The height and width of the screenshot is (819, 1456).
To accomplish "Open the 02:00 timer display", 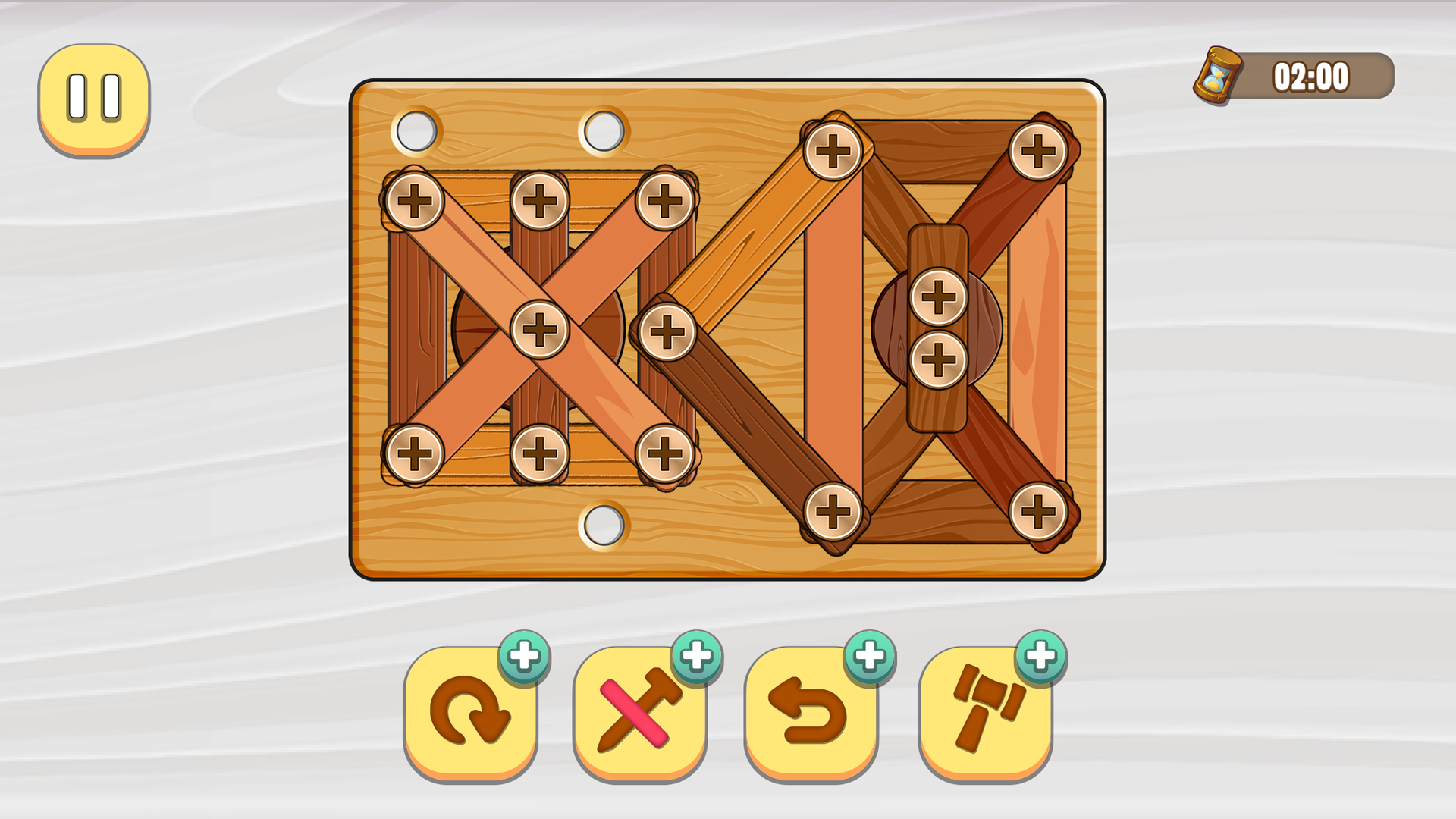I will (x=1312, y=76).
